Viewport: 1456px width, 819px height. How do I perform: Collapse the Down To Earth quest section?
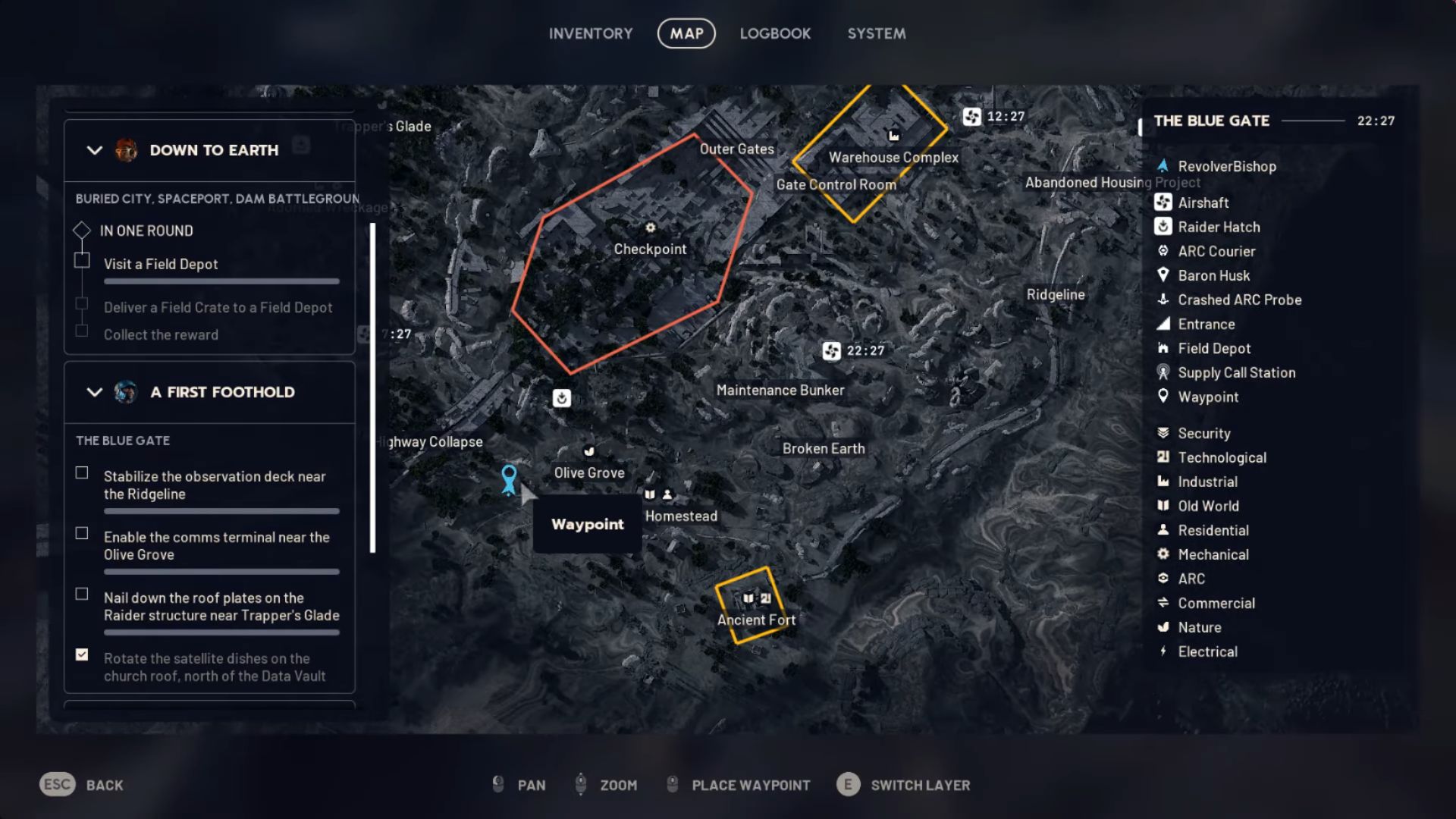click(x=94, y=150)
